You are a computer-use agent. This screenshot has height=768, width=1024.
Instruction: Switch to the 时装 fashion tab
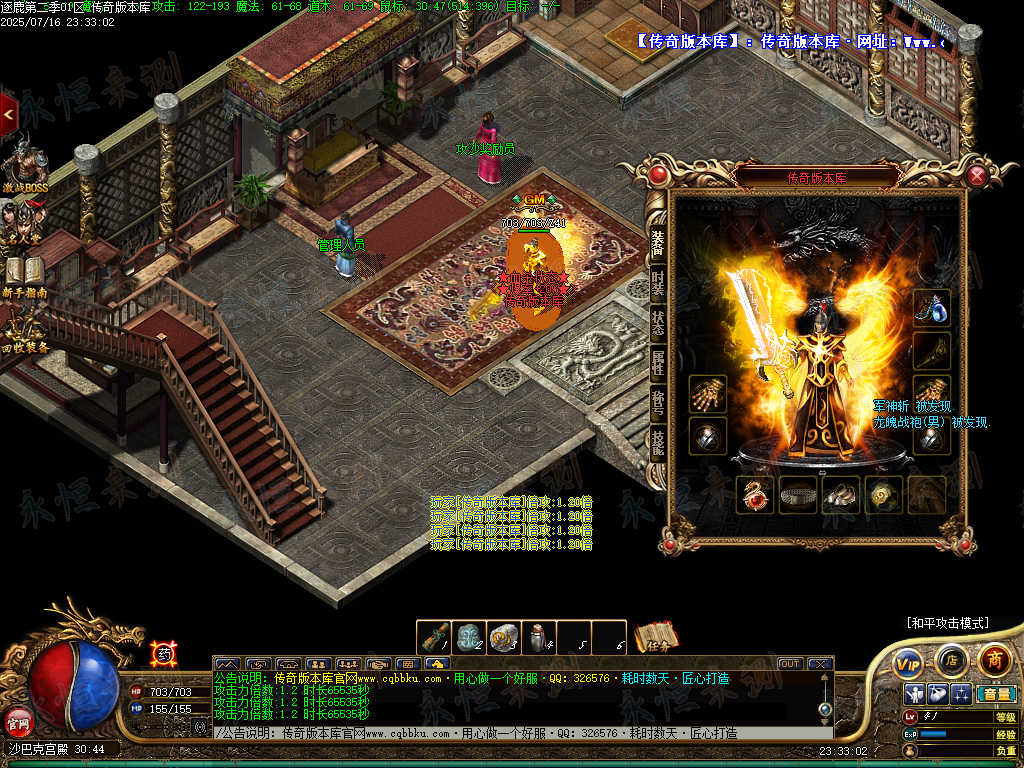coord(658,283)
